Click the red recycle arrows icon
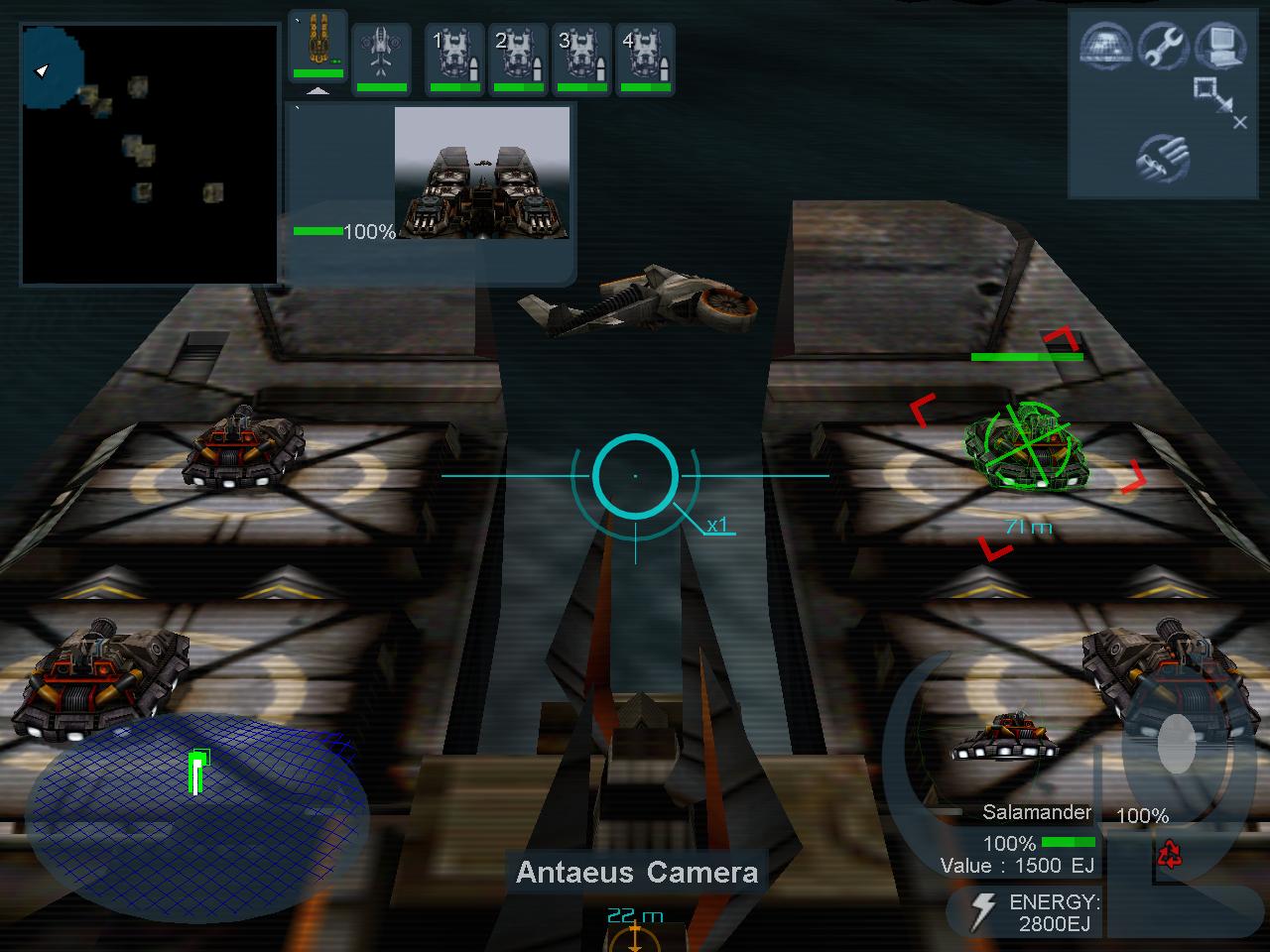Image resolution: width=1270 pixels, height=952 pixels. 1172,855
